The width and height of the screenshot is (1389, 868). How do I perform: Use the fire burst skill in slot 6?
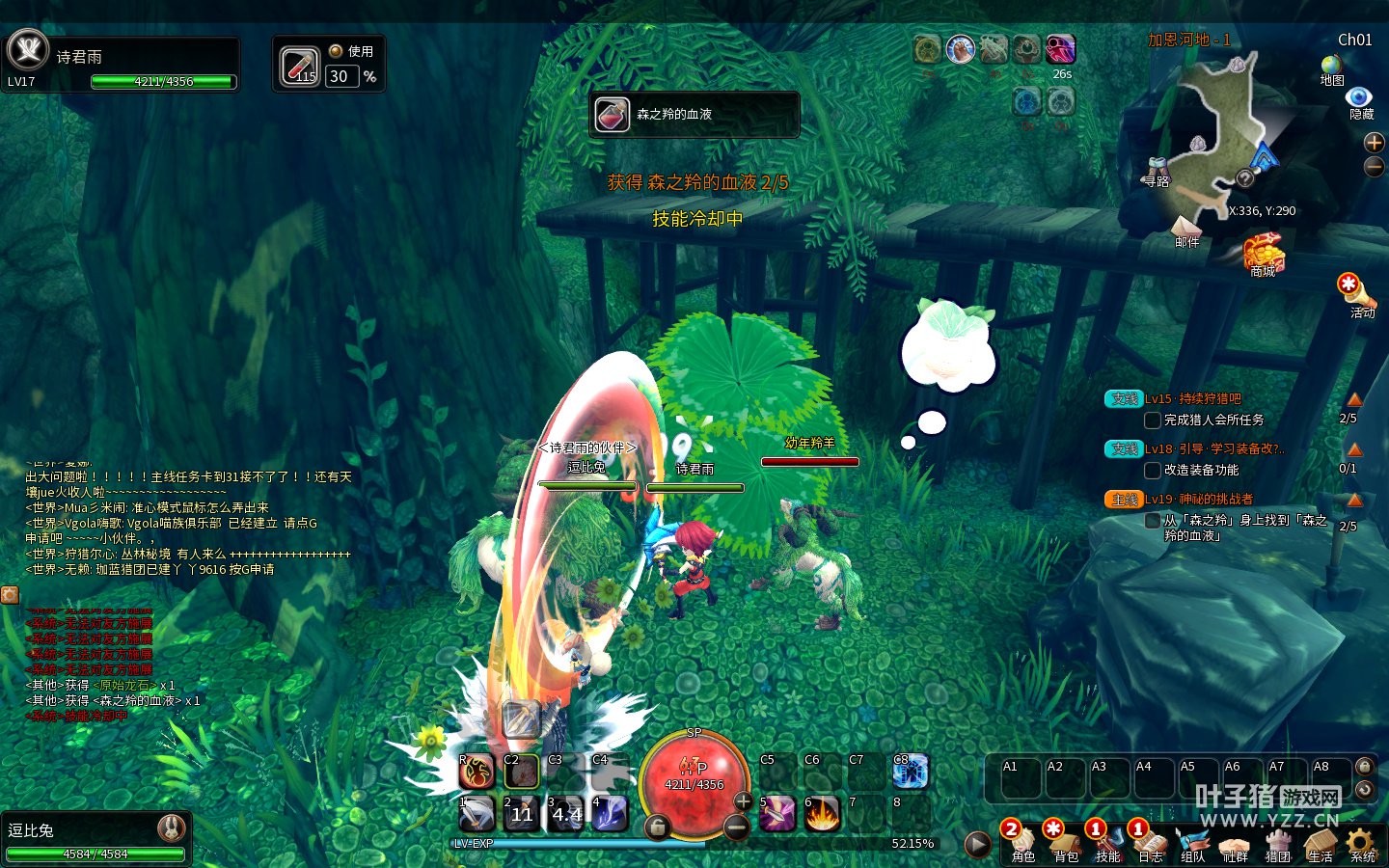[x=821, y=814]
